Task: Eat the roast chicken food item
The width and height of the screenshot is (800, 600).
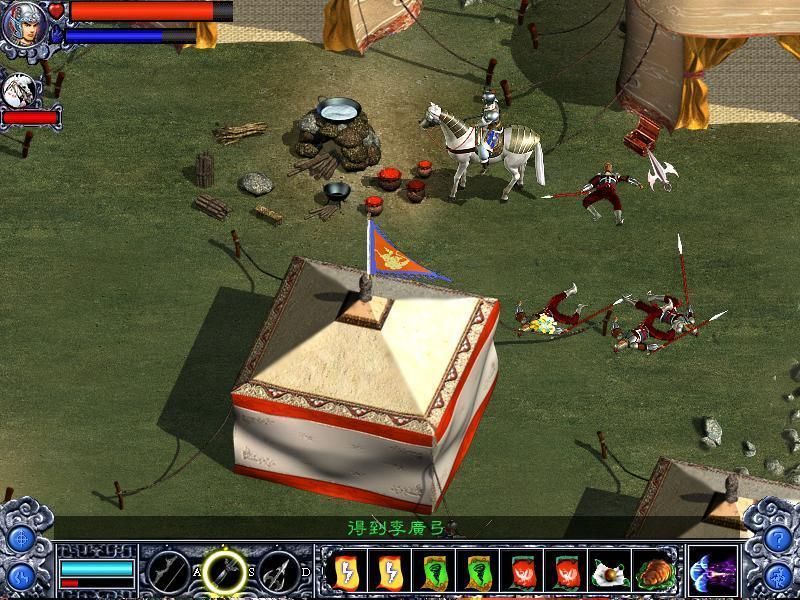Action: pos(657,572)
